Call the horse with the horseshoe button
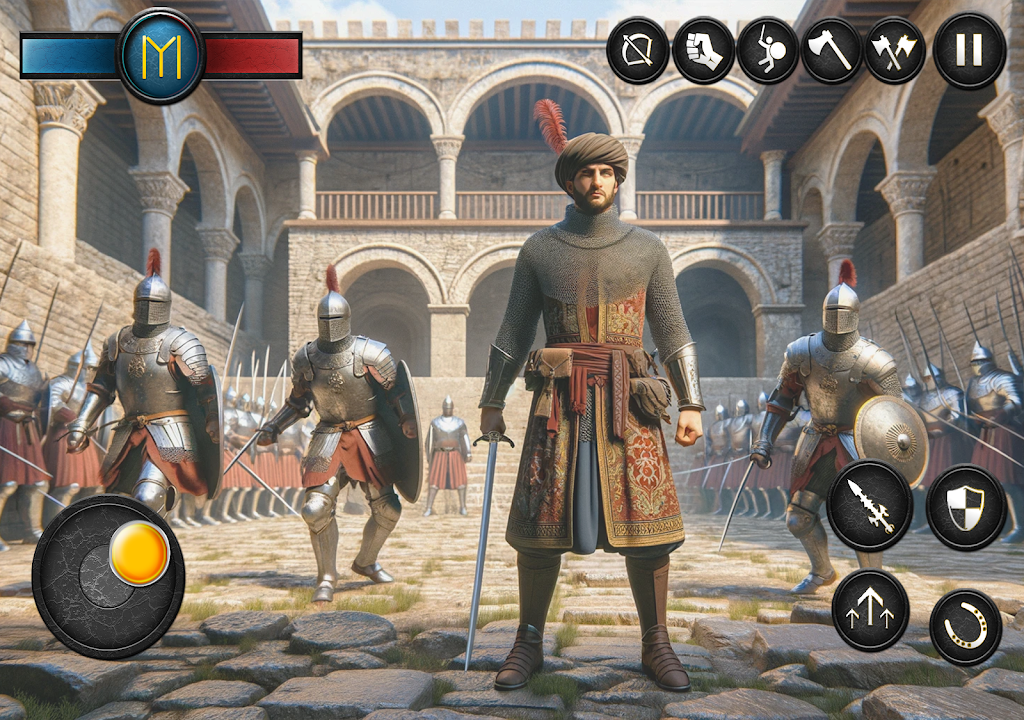Viewport: 1024px width, 720px height. [966, 627]
